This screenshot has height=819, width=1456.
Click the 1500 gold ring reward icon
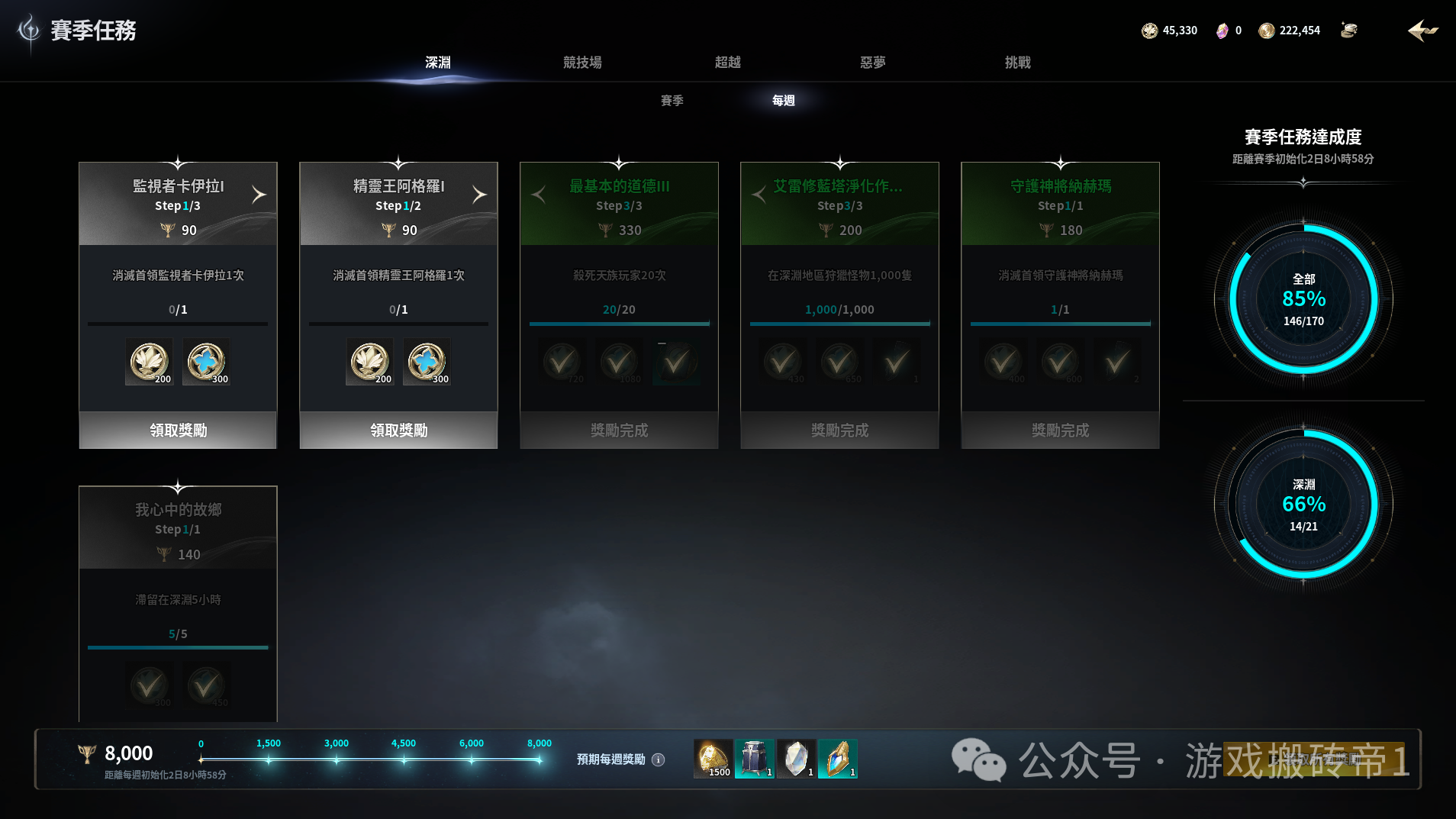click(712, 758)
